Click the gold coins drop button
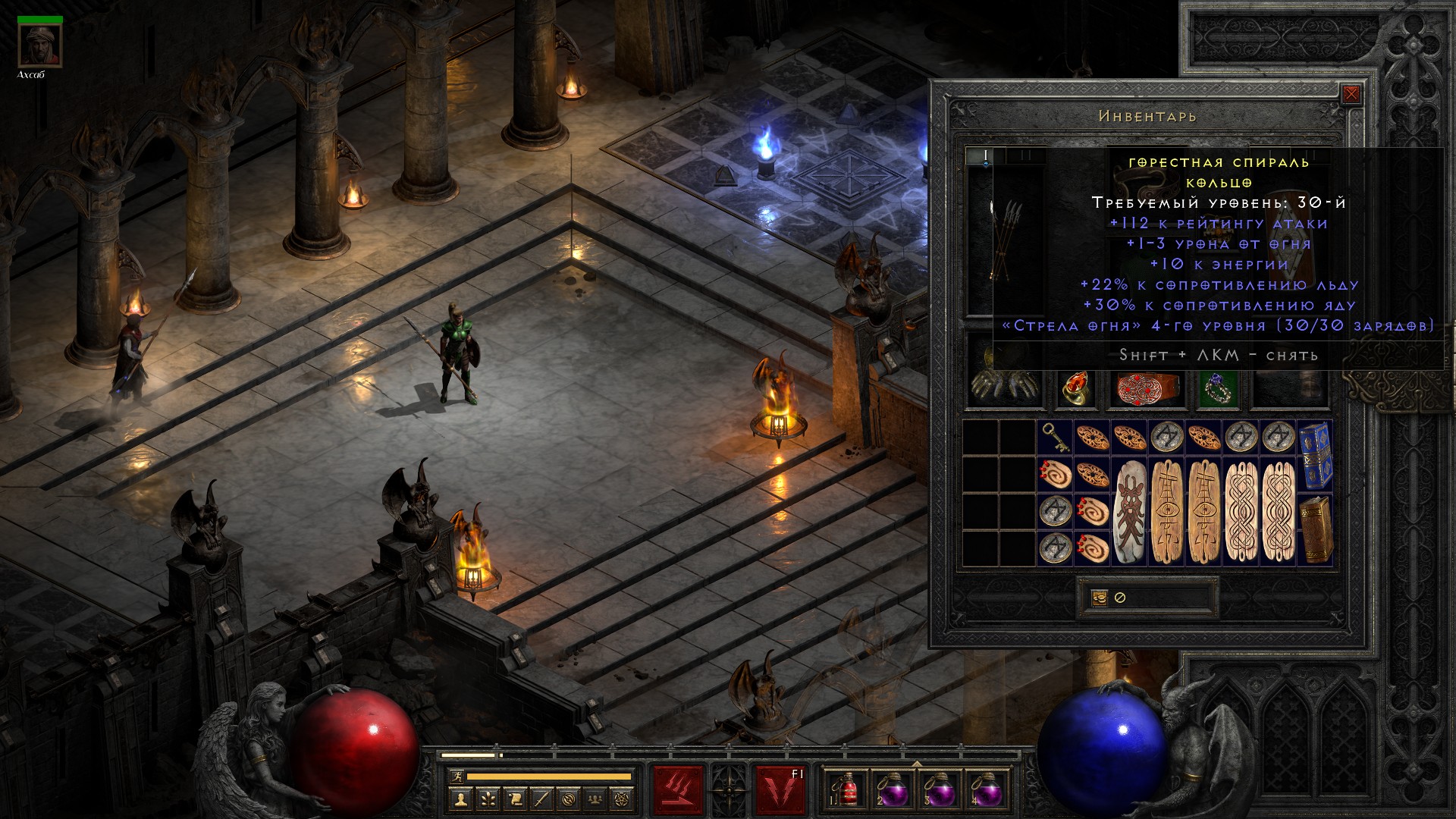 point(1099,598)
